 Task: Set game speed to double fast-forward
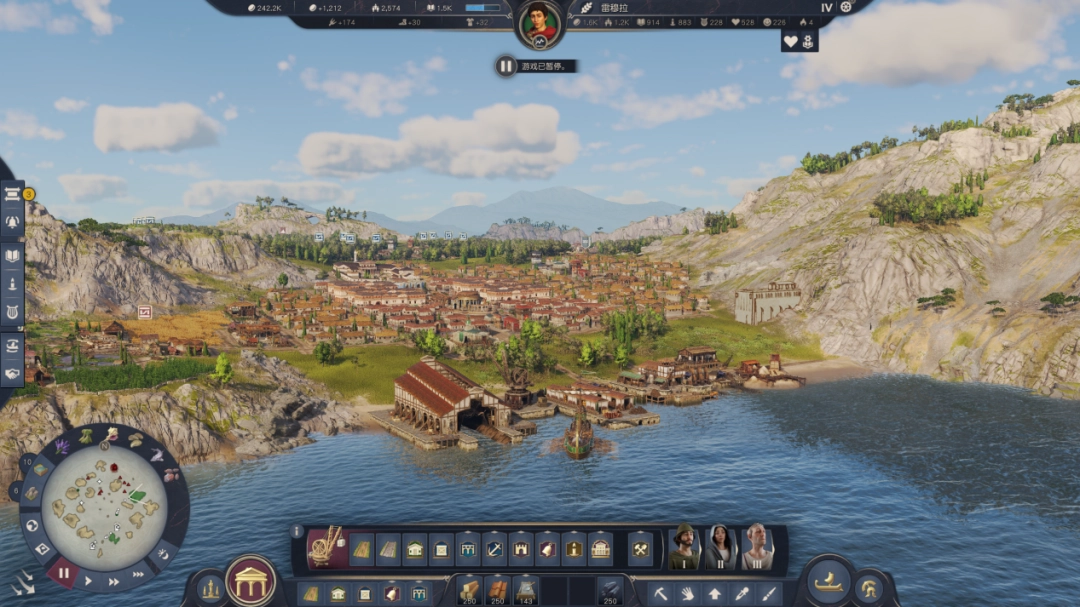[x=113, y=581]
